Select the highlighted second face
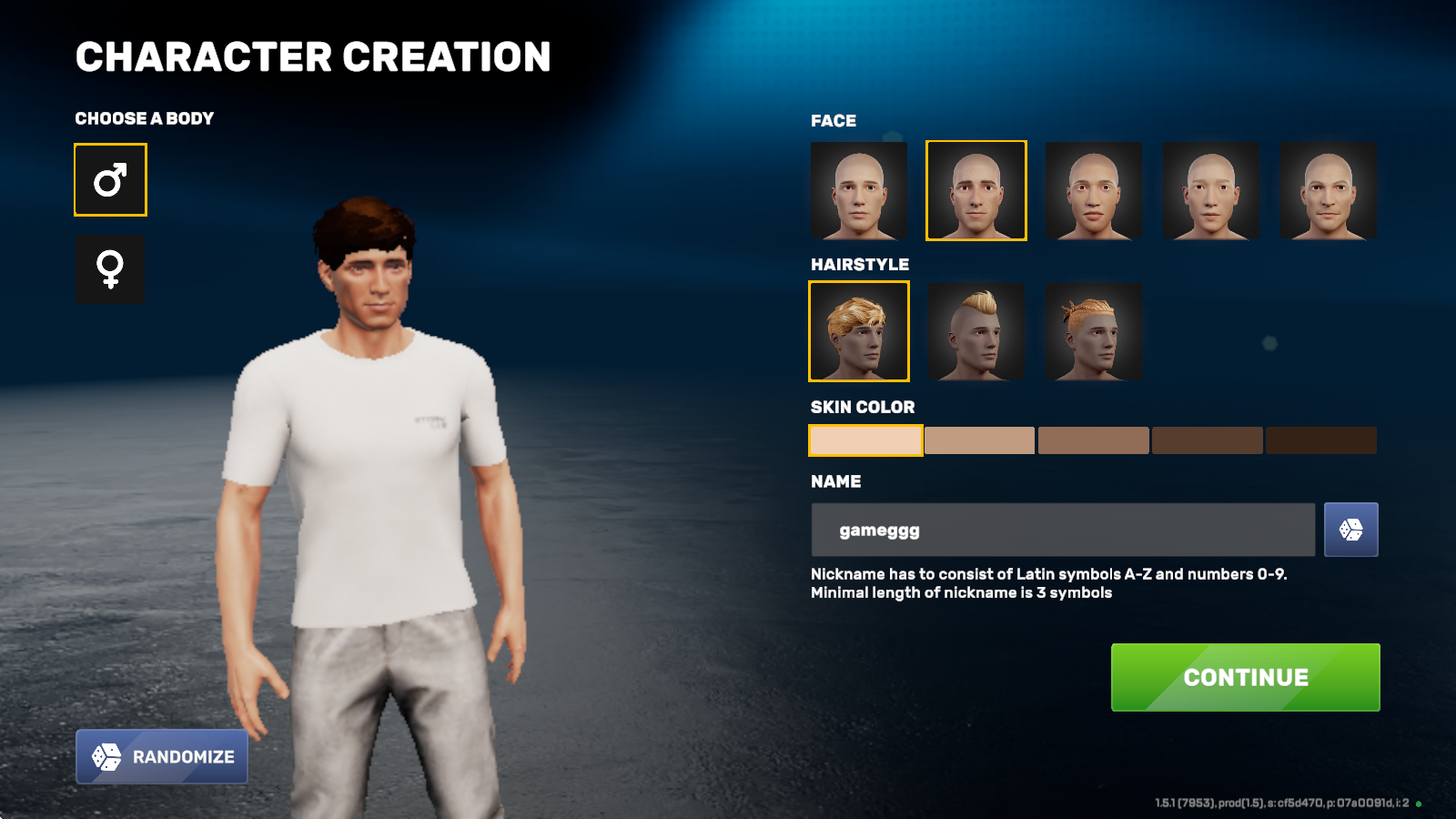This screenshot has width=1456, height=819. (x=976, y=190)
